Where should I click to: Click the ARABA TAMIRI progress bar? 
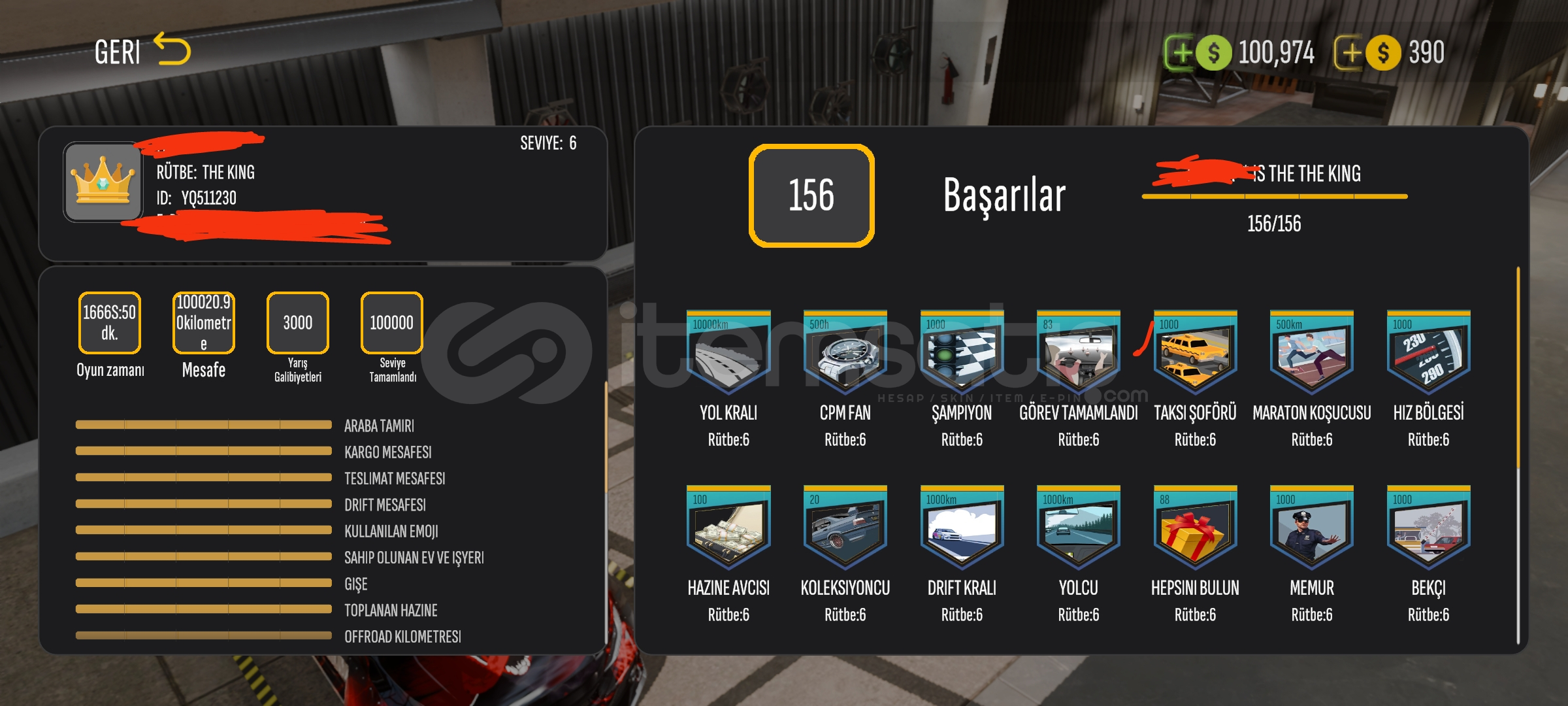pyautogui.click(x=203, y=425)
